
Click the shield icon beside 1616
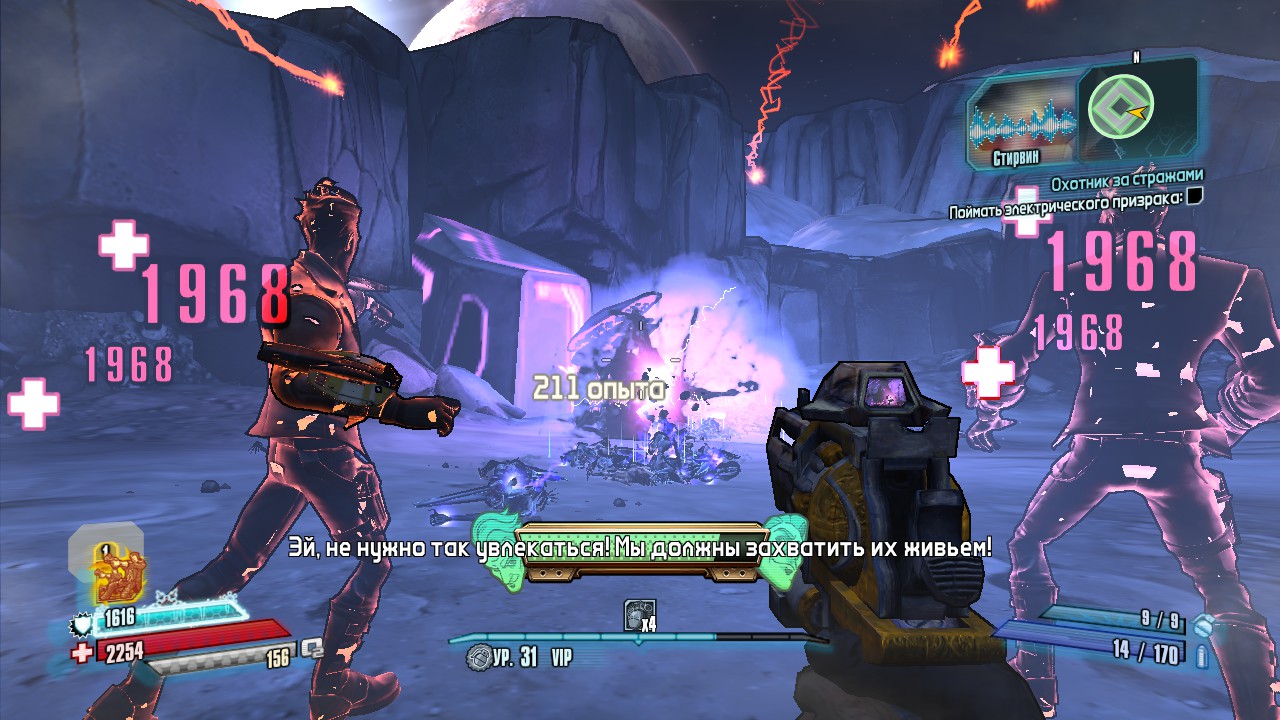pyautogui.click(x=81, y=626)
